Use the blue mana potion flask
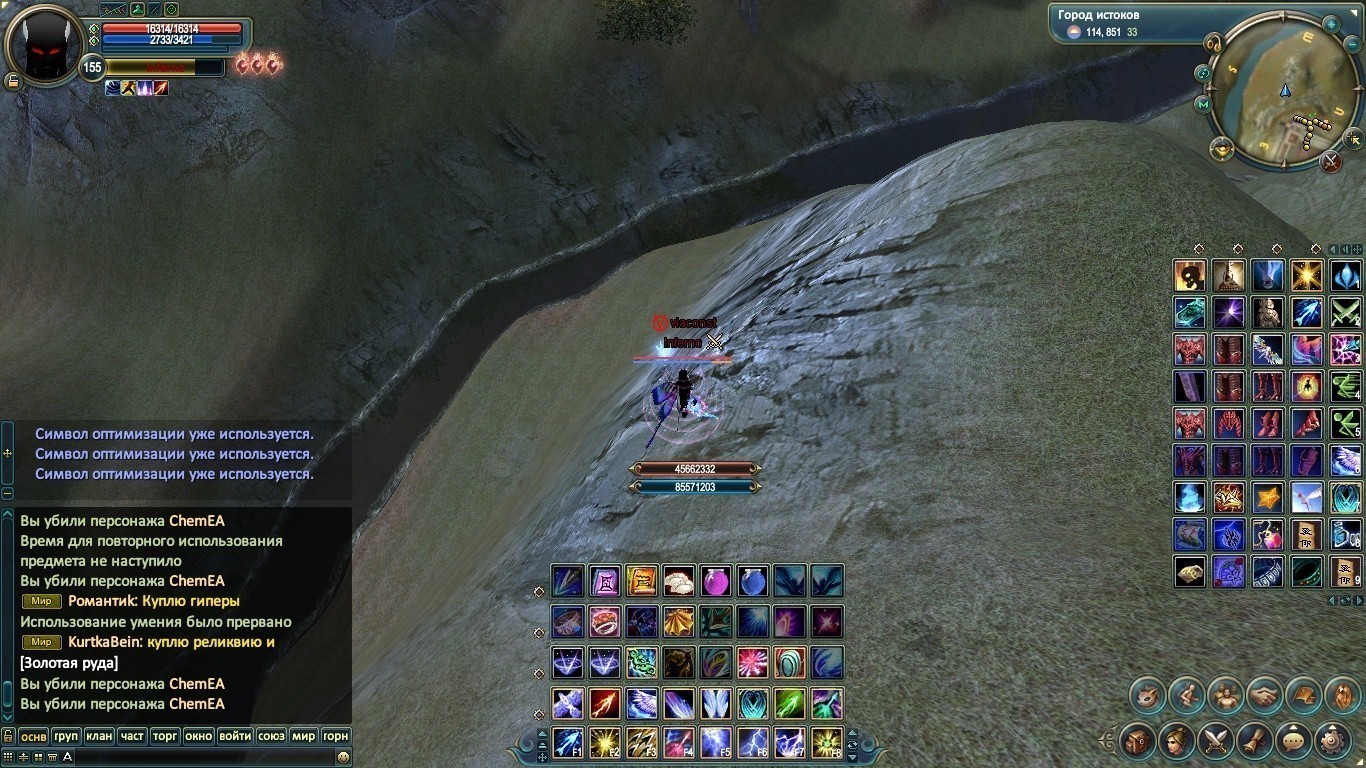This screenshot has width=1366, height=768. (x=753, y=581)
